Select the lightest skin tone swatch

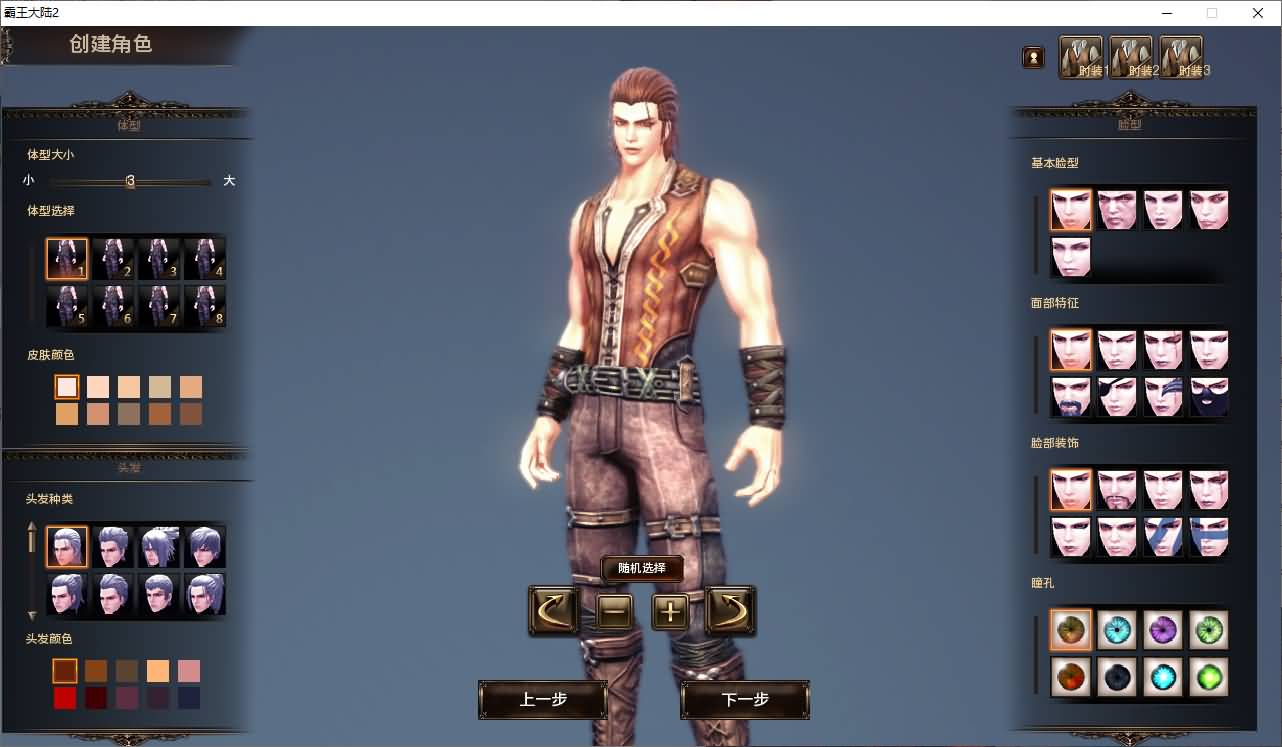(66, 386)
